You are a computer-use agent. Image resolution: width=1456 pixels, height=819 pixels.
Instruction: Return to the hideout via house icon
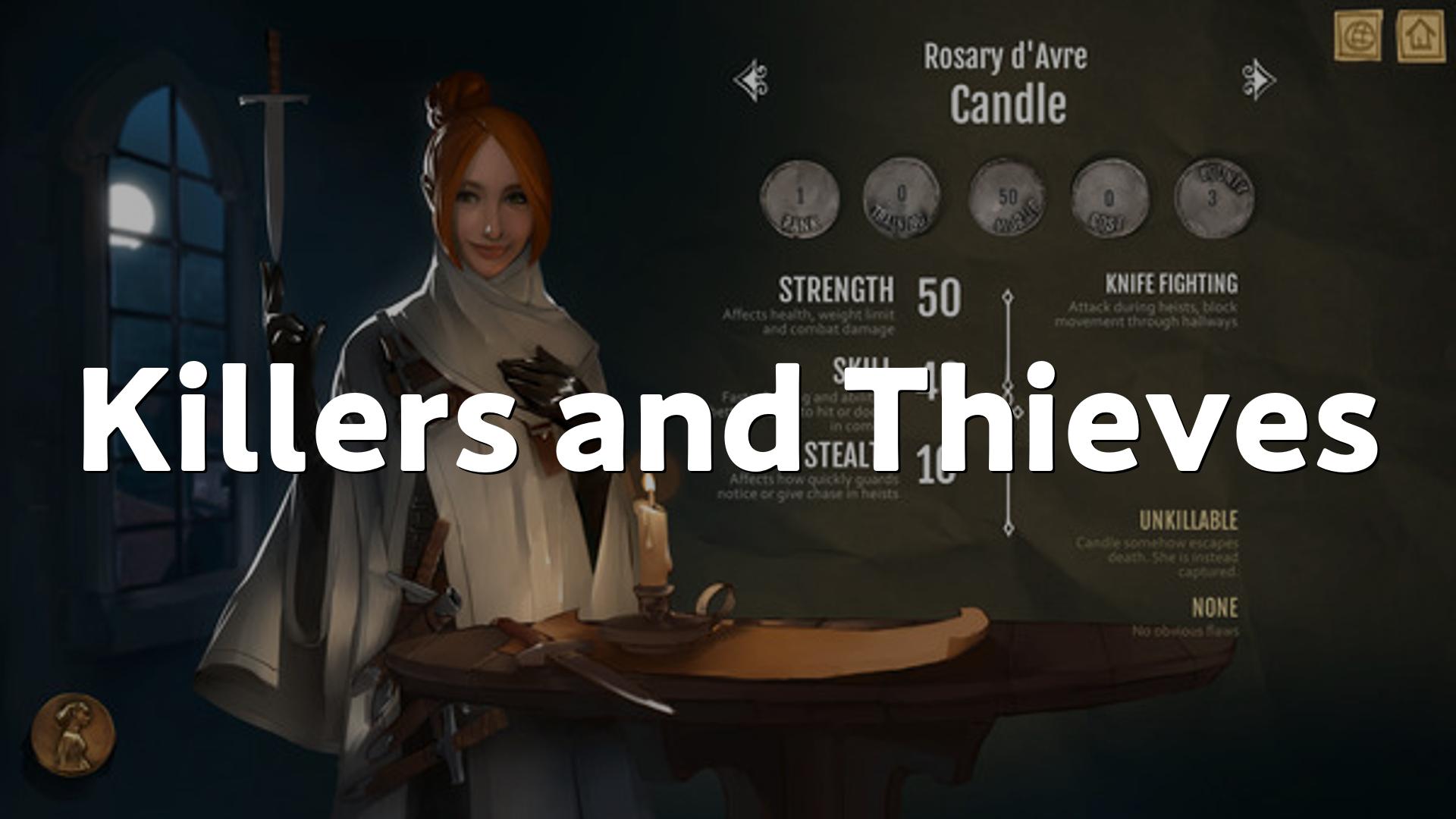point(1420,35)
